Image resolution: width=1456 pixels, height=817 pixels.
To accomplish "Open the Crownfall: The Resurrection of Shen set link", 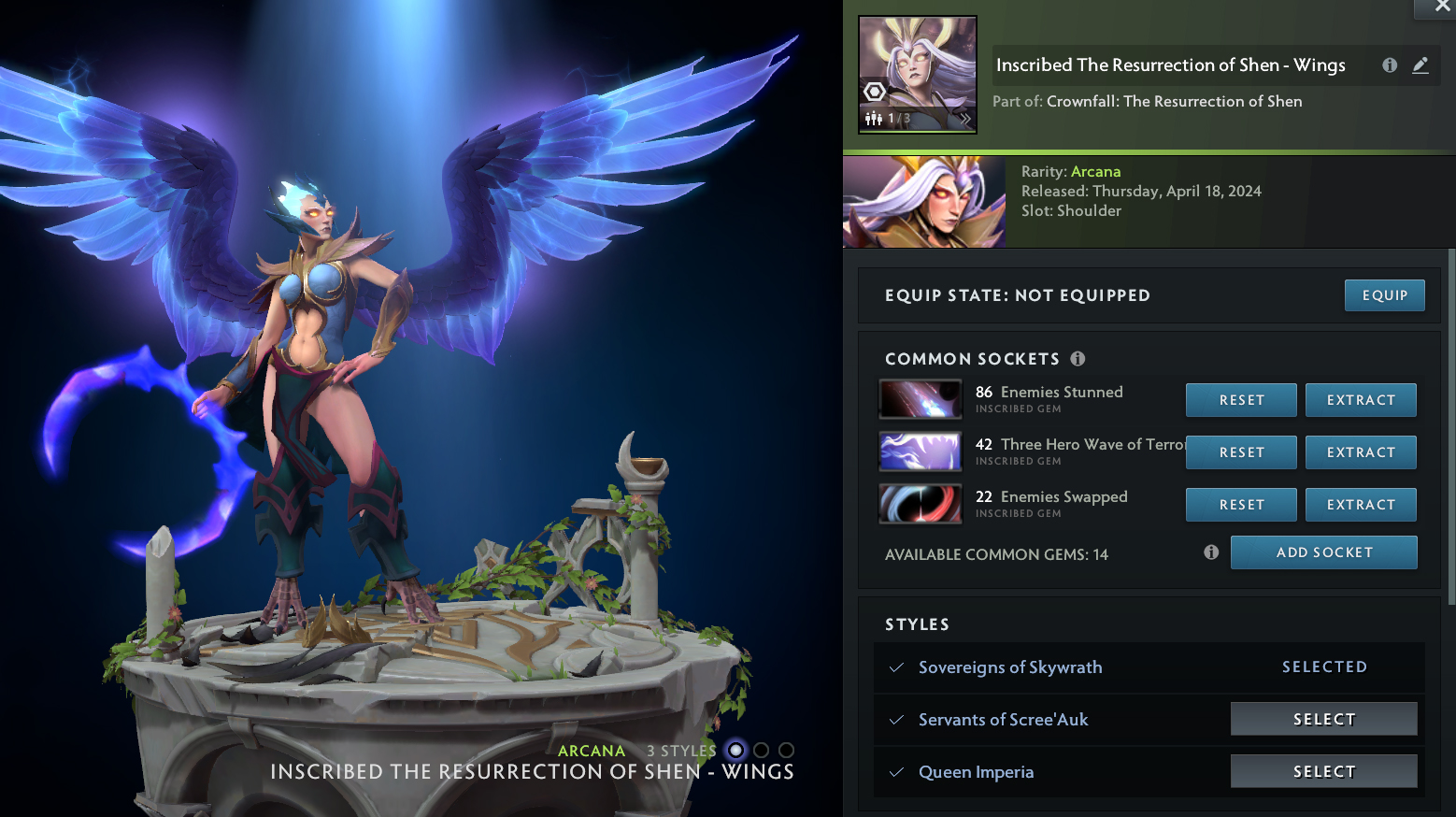I will [x=1174, y=101].
